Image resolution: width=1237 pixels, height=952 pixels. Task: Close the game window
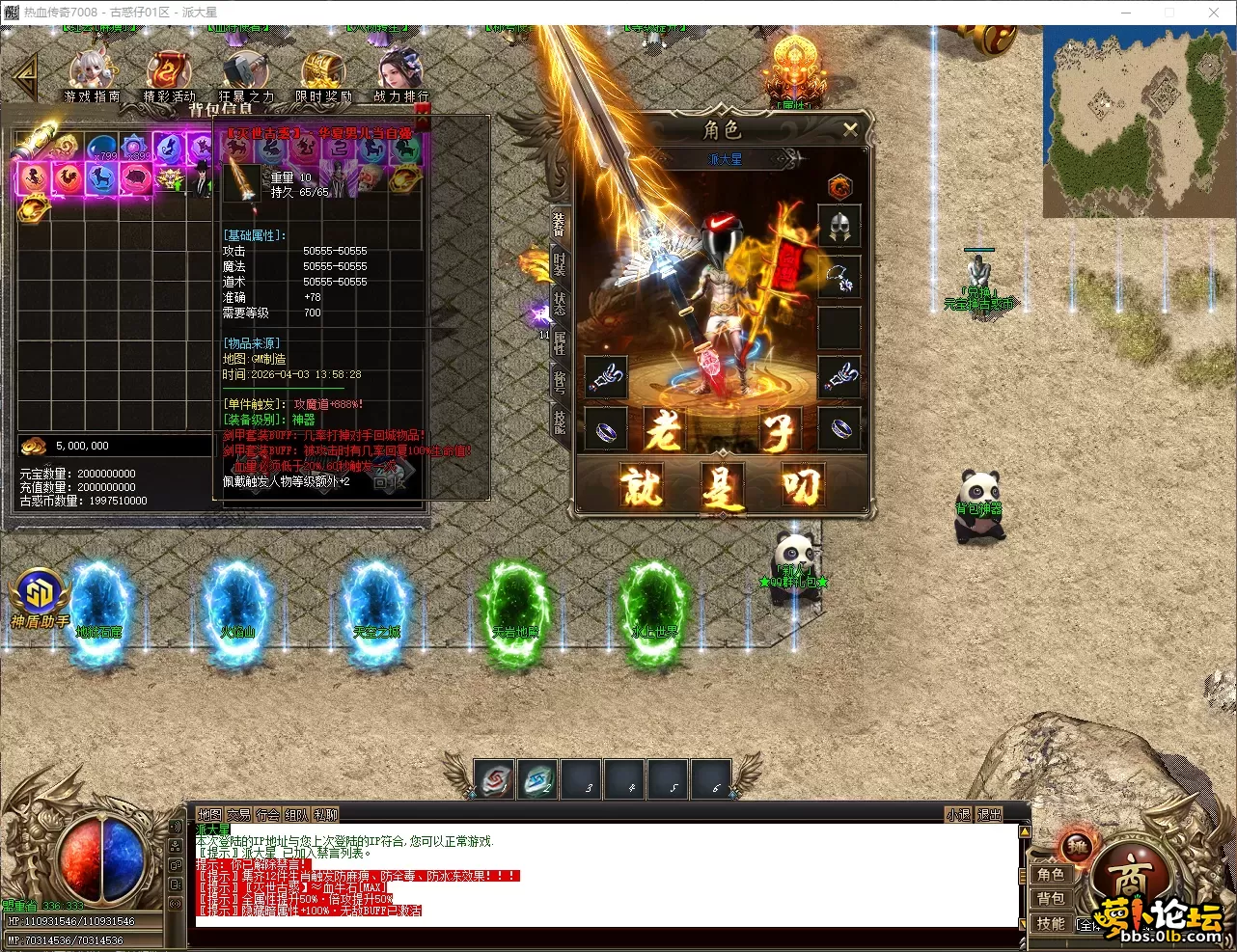point(1214,13)
